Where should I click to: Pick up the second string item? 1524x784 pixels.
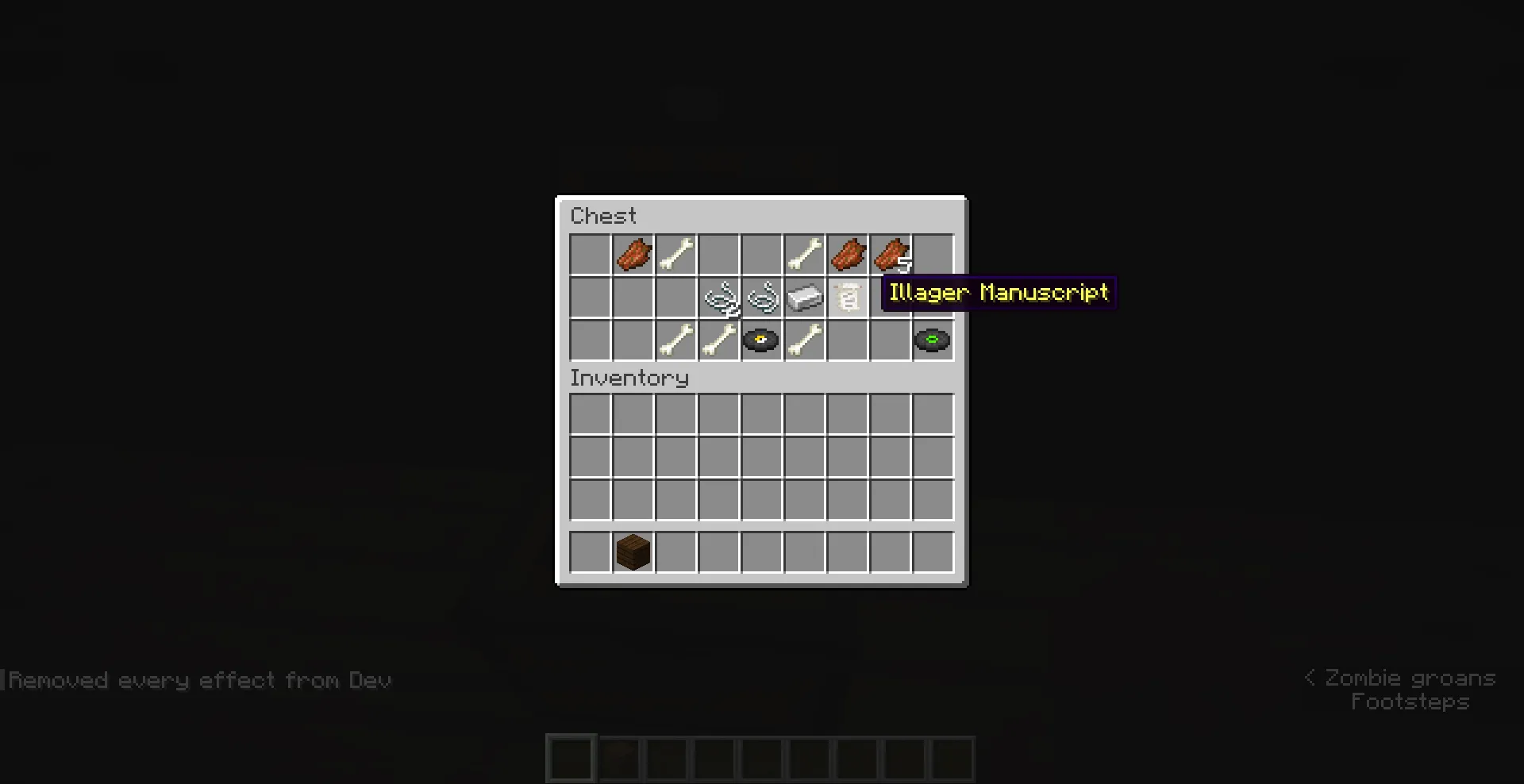(761, 298)
